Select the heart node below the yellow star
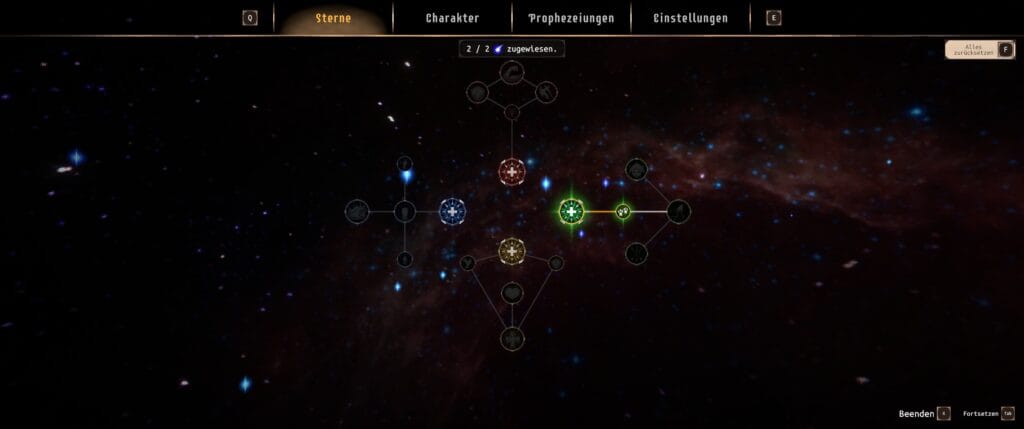Image resolution: width=1024 pixels, height=429 pixels. click(x=512, y=293)
